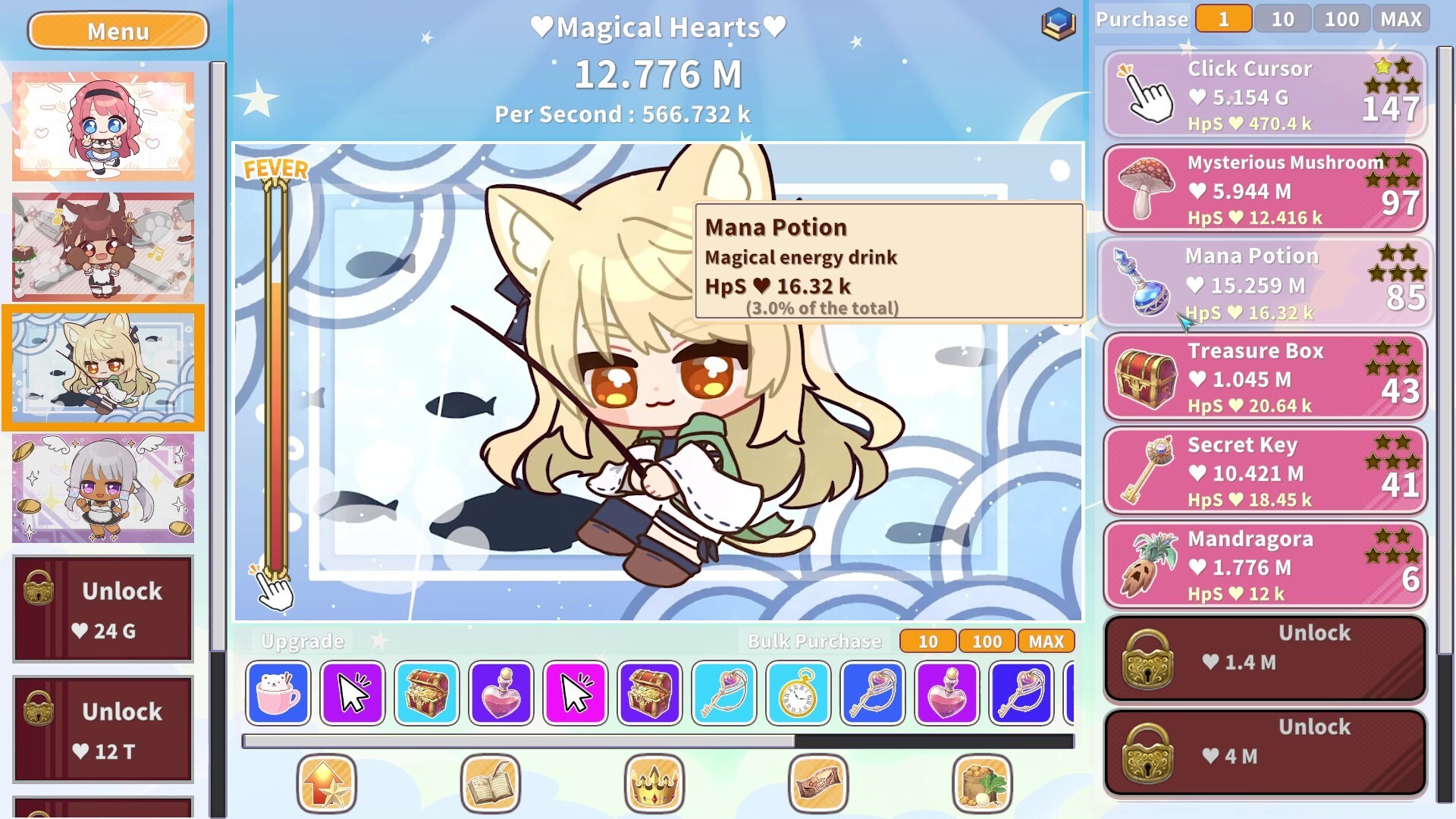Purchase a Secret Key
This screenshot has height=819, width=1456.
[1264, 471]
